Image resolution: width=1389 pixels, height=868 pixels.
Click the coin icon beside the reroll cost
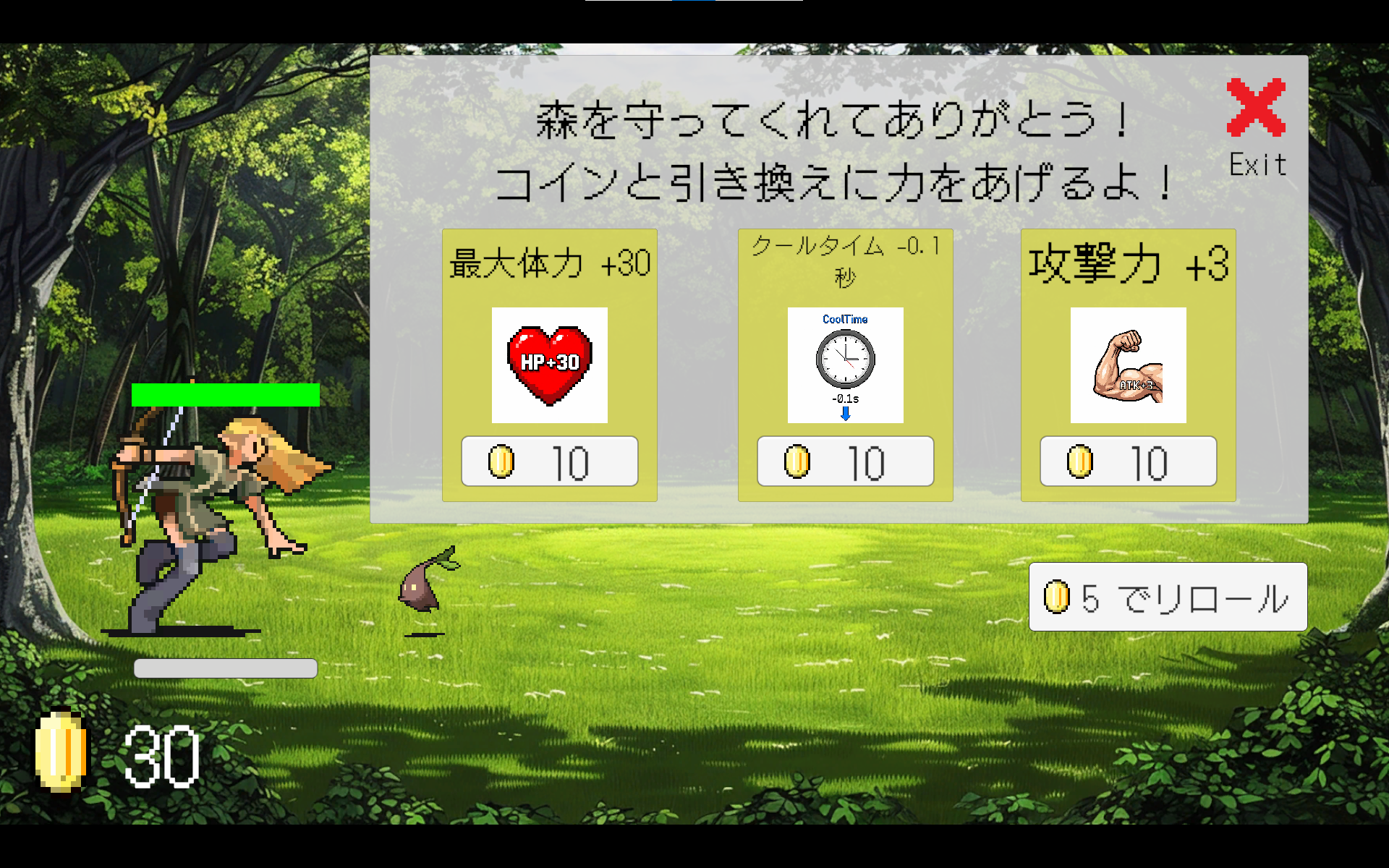[x=1058, y=596]
